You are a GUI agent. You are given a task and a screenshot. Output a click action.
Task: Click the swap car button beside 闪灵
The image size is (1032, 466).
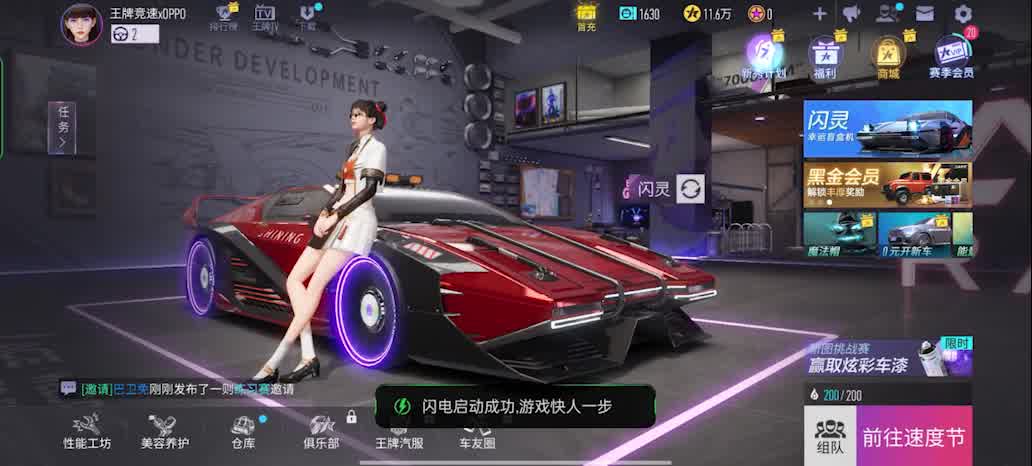point(690,188)
